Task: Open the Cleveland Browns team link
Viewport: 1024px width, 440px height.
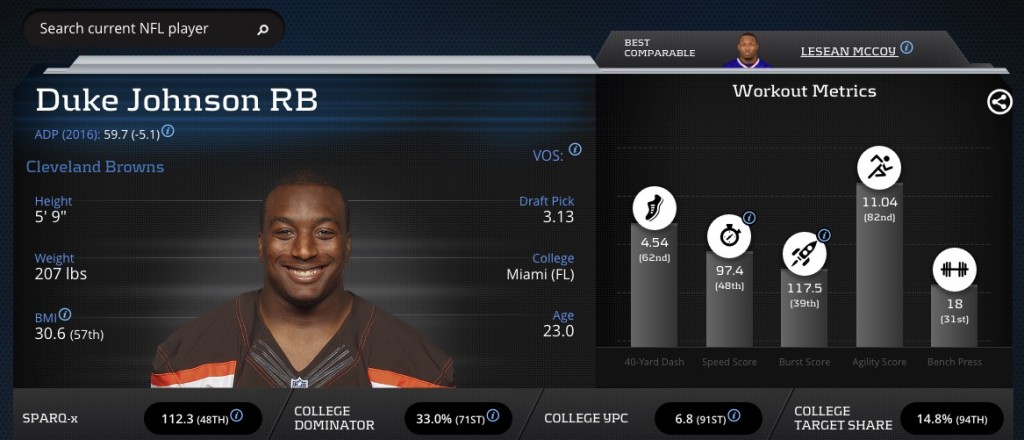Action: pyautogui.click(x=95, y=167)
